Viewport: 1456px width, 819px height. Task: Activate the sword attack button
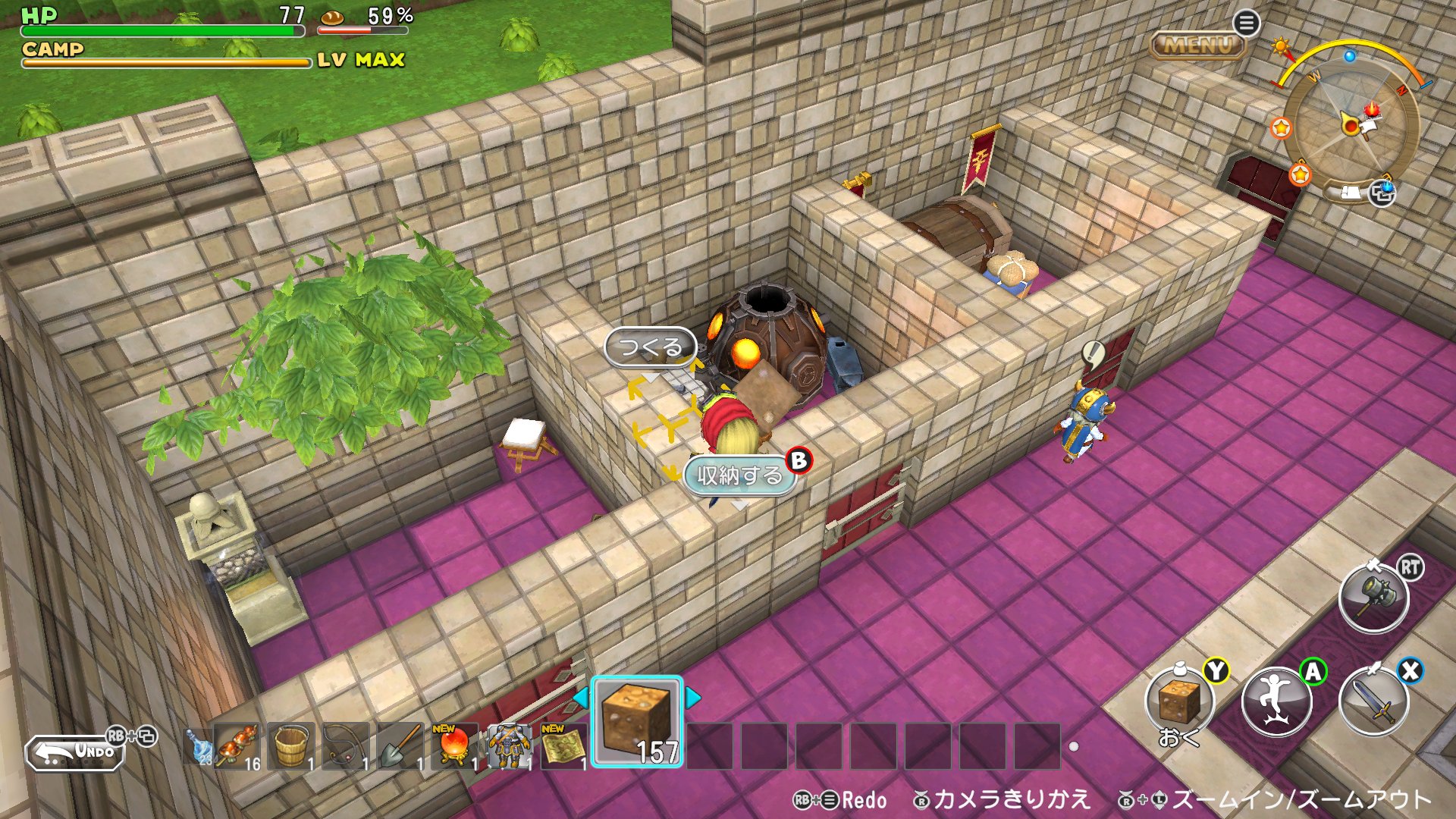pyautogui.click(x=1374, y=701)
